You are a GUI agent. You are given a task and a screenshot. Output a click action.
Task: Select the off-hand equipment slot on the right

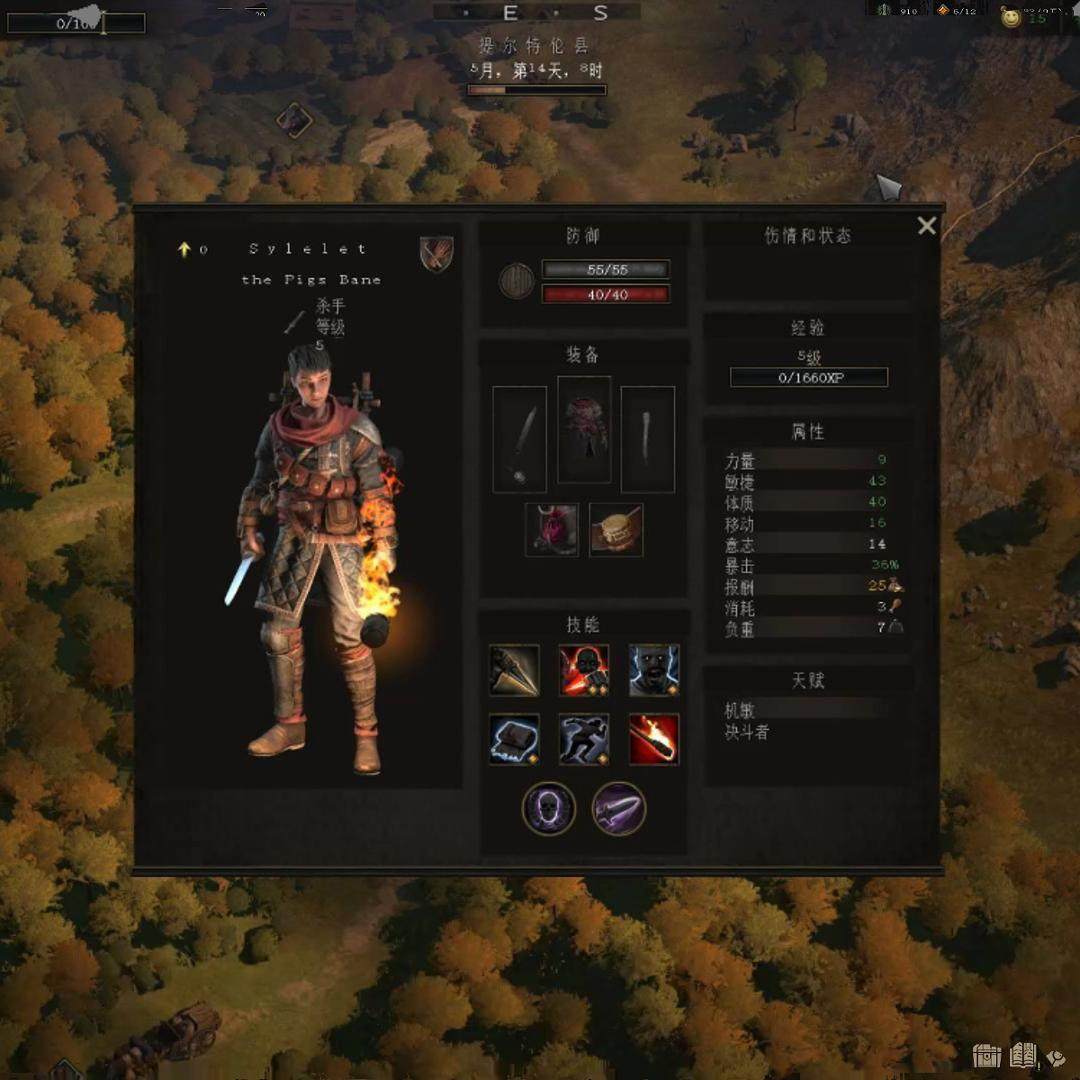point(647,439)
